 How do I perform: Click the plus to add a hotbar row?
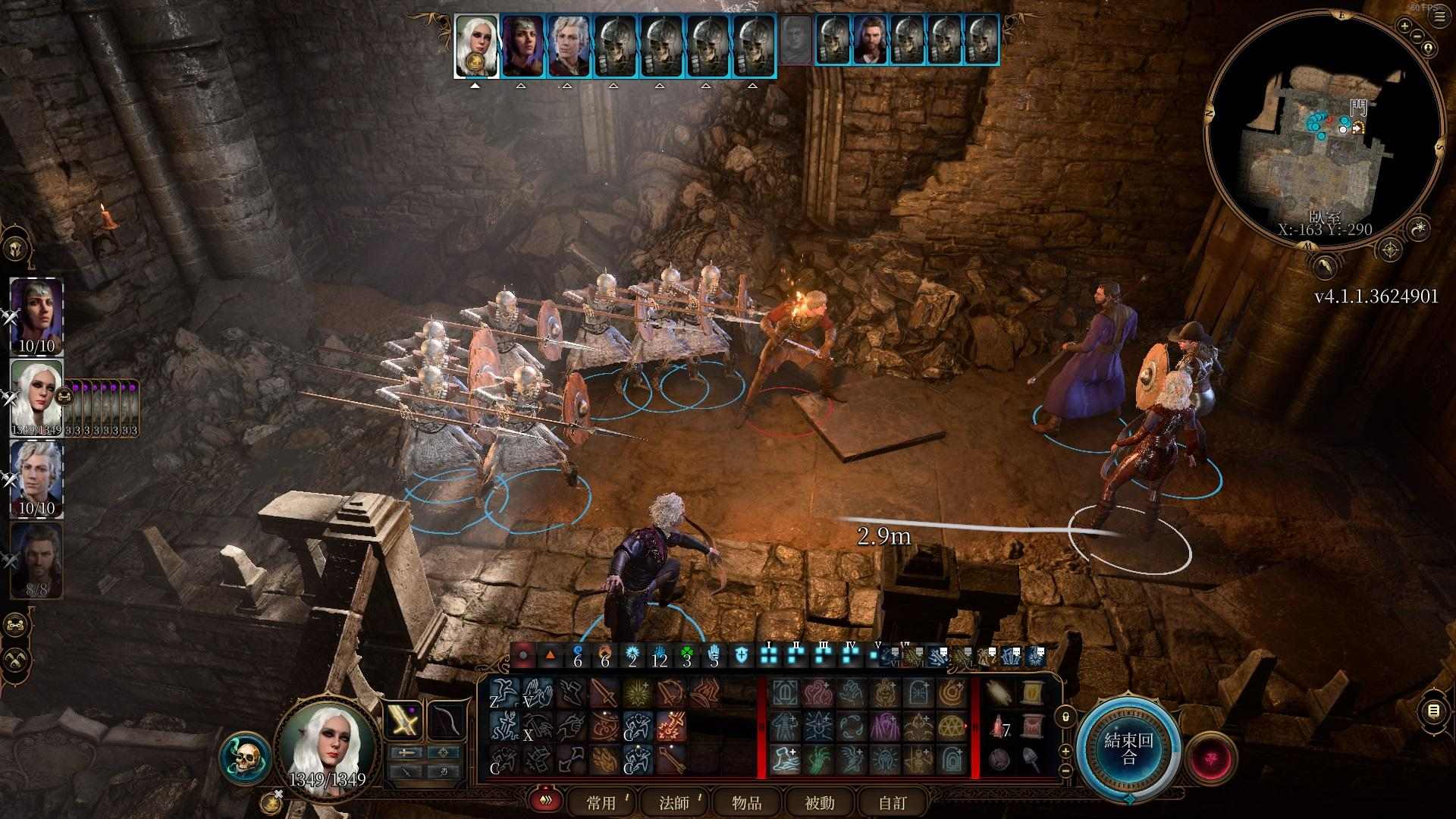(1065, 750)
